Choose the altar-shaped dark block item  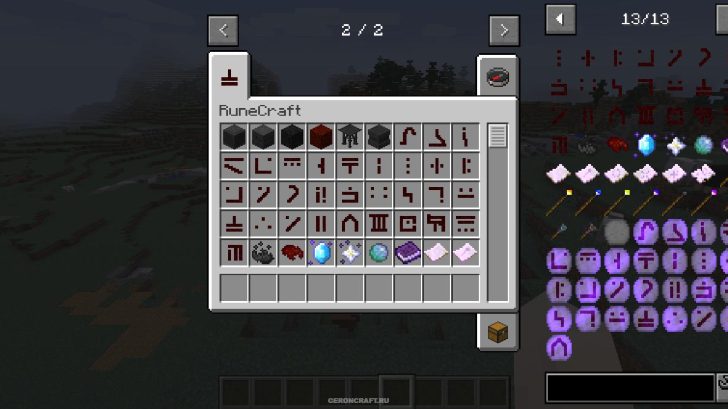[349, 136]
